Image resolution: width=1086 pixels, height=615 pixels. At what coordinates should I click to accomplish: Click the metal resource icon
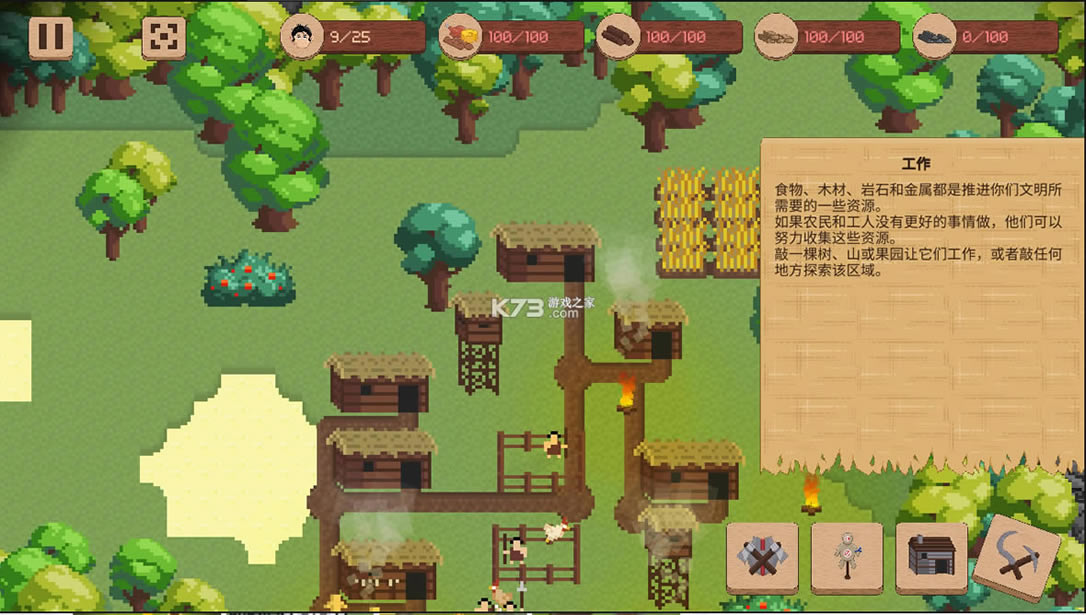pos(934,37)
